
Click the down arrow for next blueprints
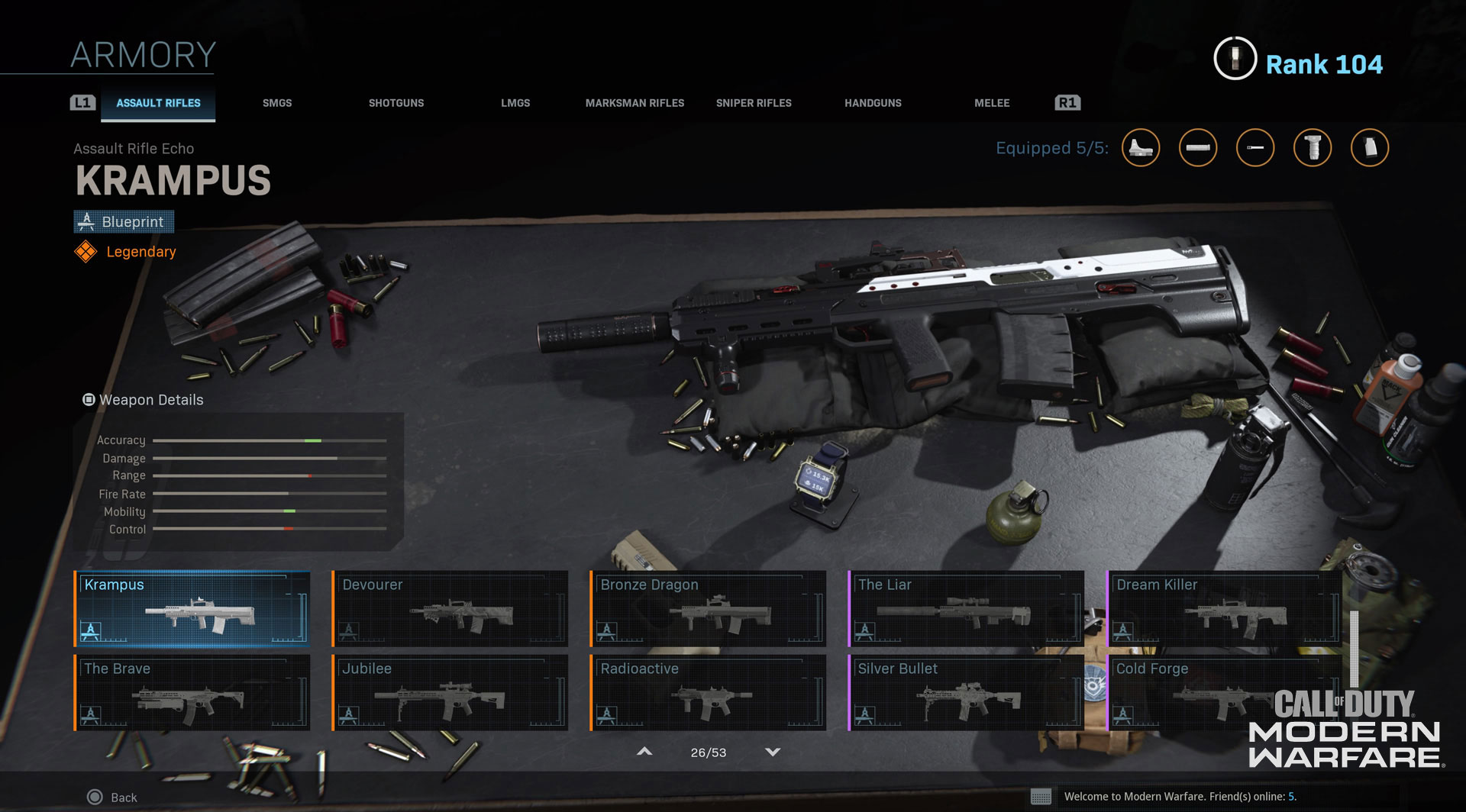(x=773, y=752)
